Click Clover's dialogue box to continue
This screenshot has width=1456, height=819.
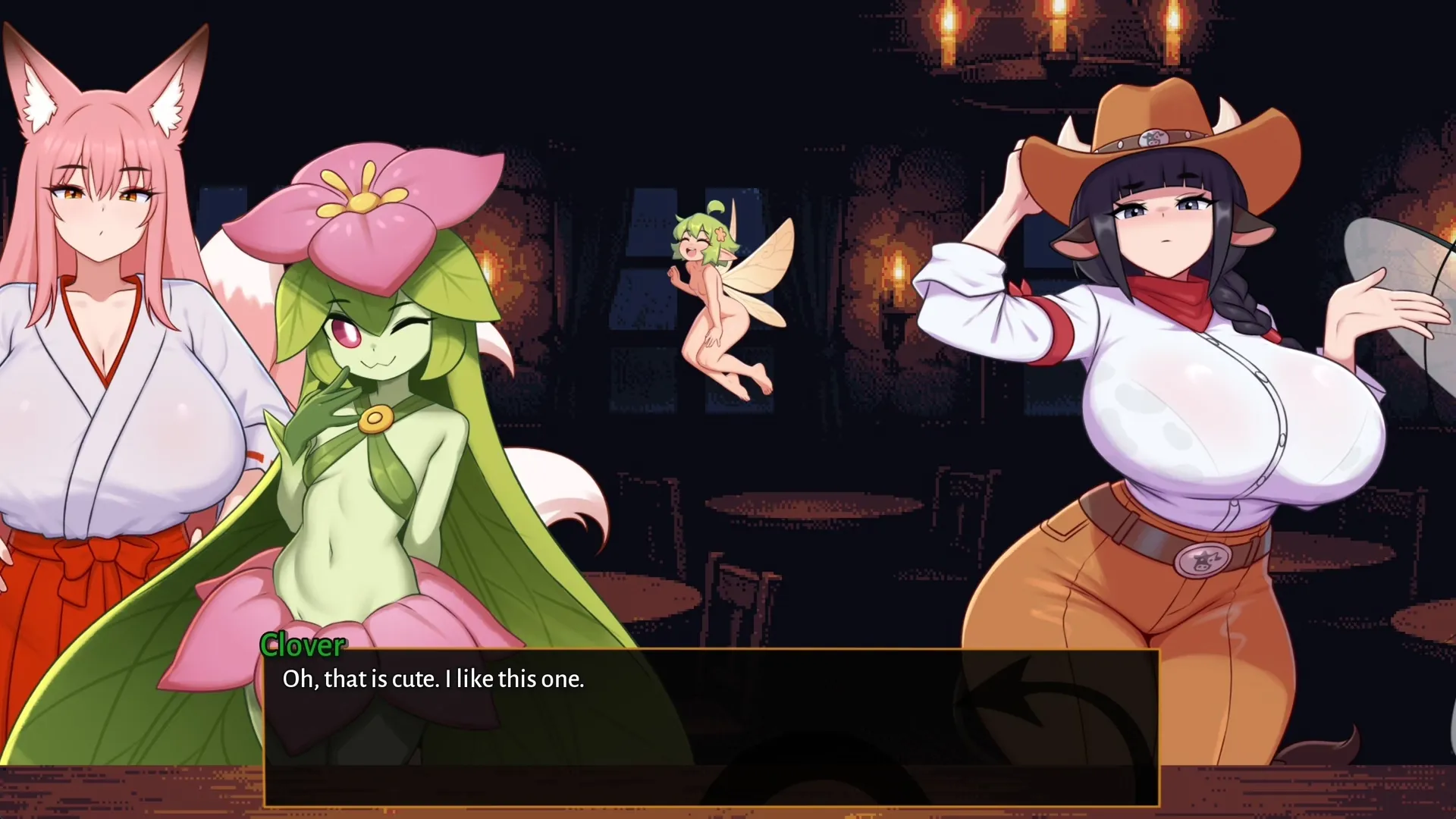(711, 726)
